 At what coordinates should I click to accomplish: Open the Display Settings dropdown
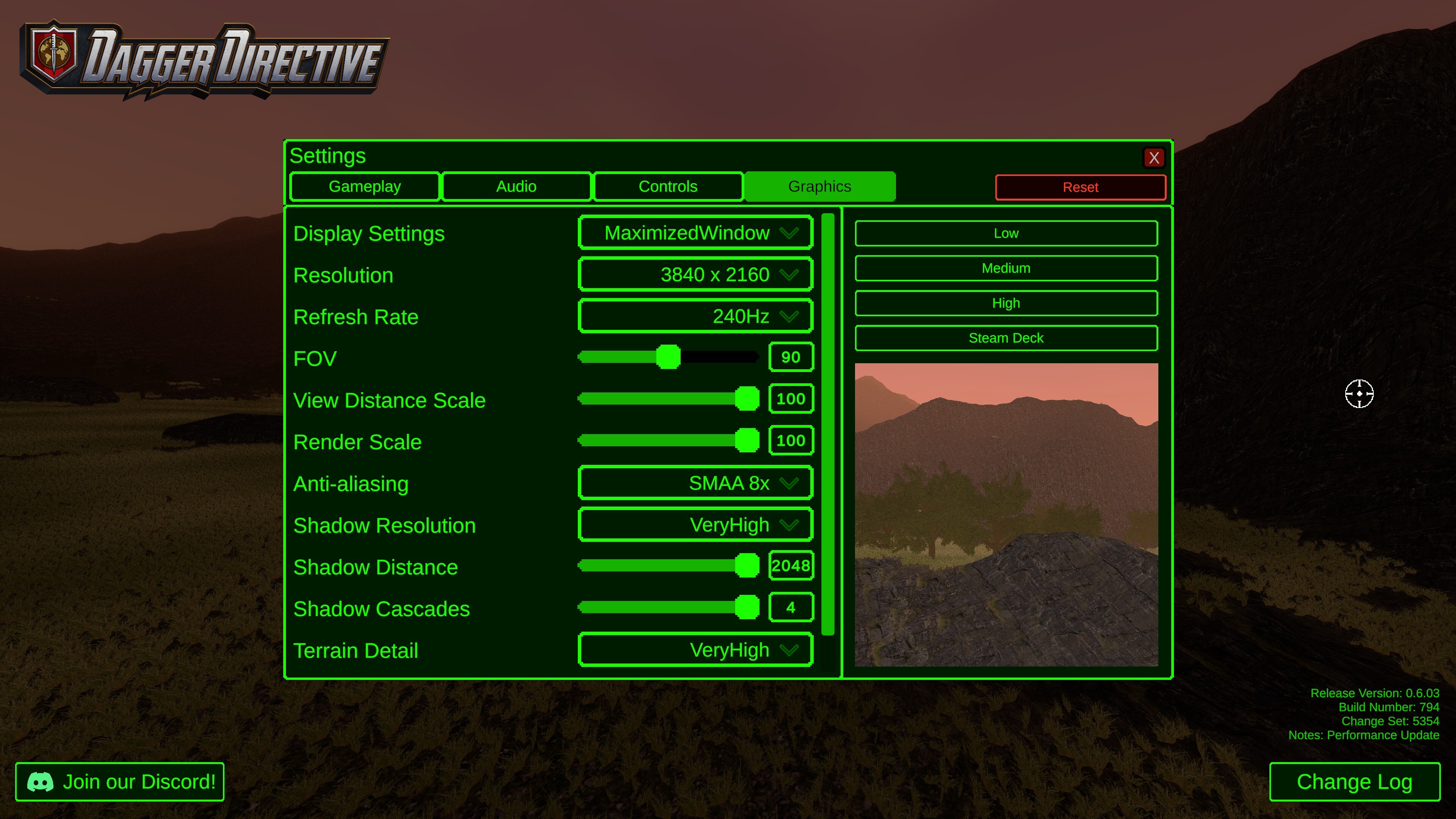tap(695, 232)
